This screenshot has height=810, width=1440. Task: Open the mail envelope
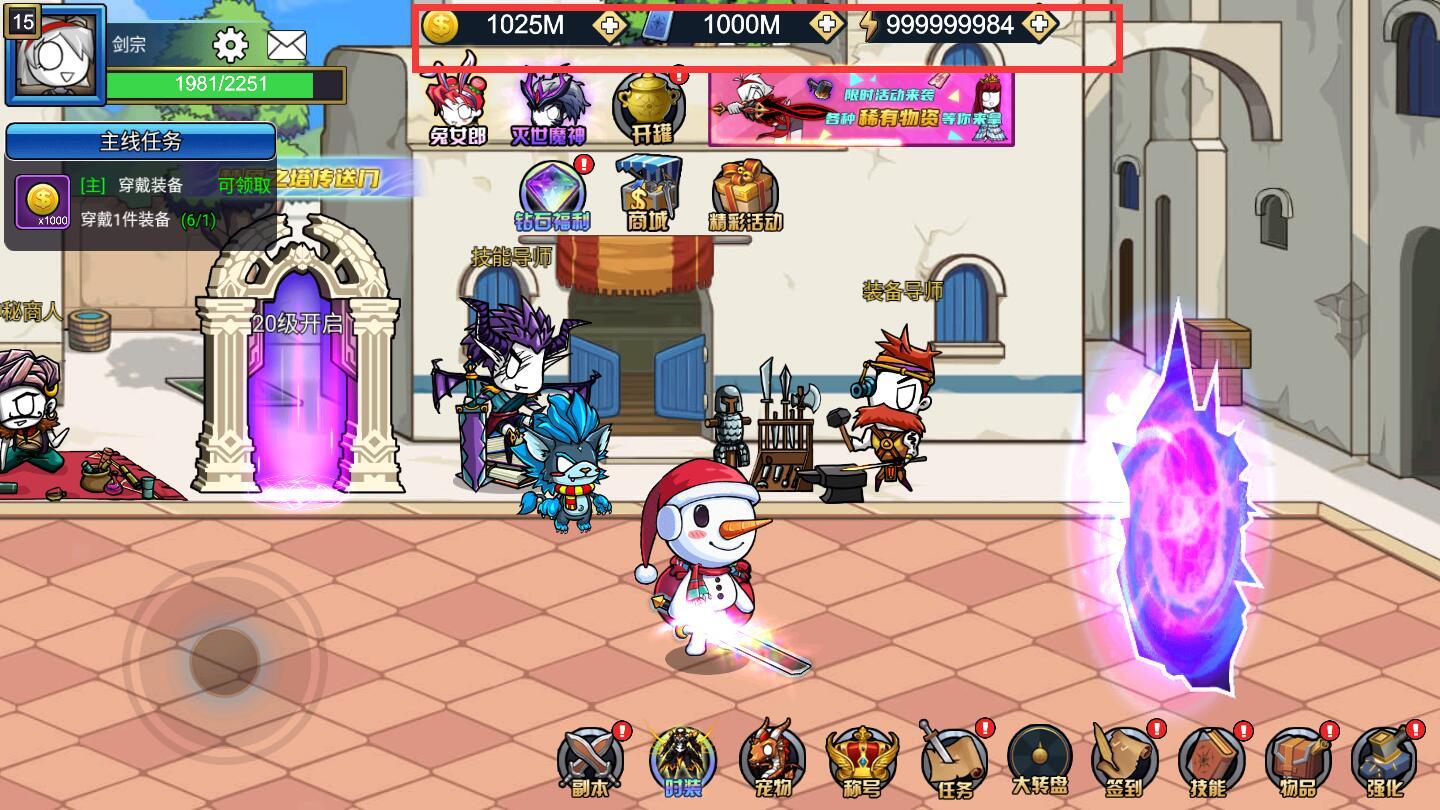tap(287, 45)
